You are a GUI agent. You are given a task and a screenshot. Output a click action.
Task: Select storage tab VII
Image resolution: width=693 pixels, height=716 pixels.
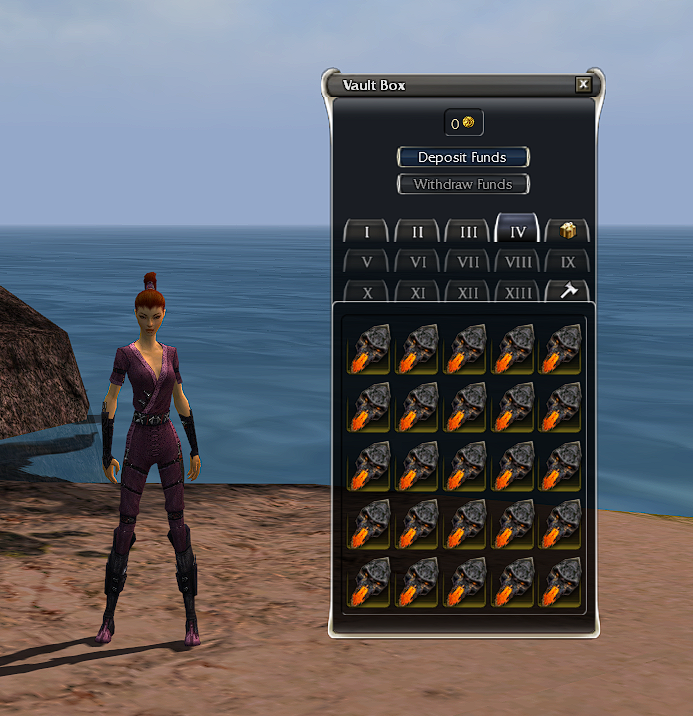point(468,263)
